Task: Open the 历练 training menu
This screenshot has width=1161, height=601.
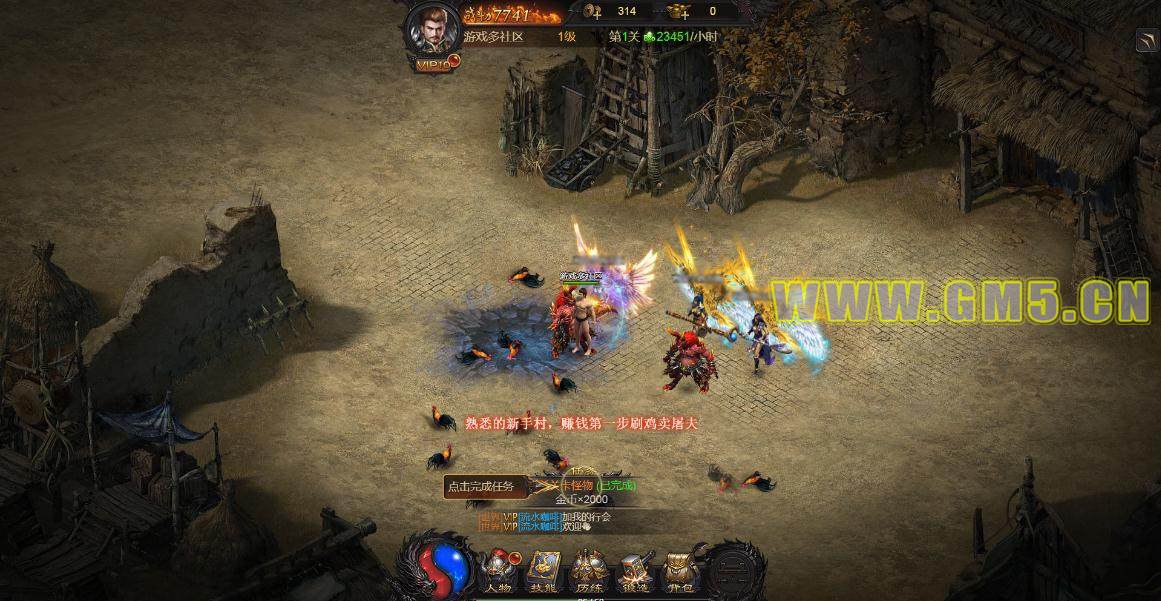Action: coord(590,572)
